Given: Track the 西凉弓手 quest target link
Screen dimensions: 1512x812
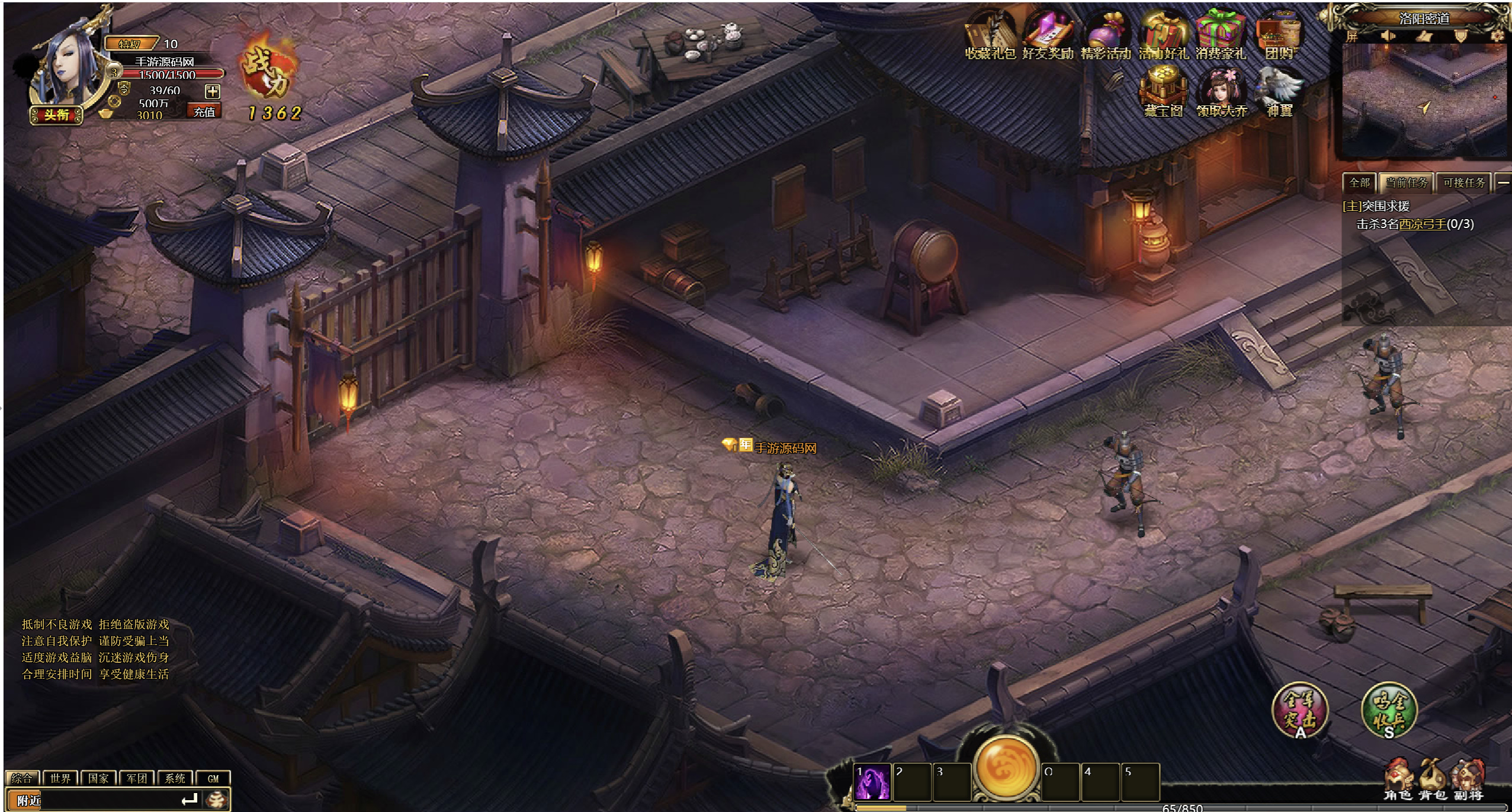Looking at the screenshot, I should click(x=1422, y=224).
